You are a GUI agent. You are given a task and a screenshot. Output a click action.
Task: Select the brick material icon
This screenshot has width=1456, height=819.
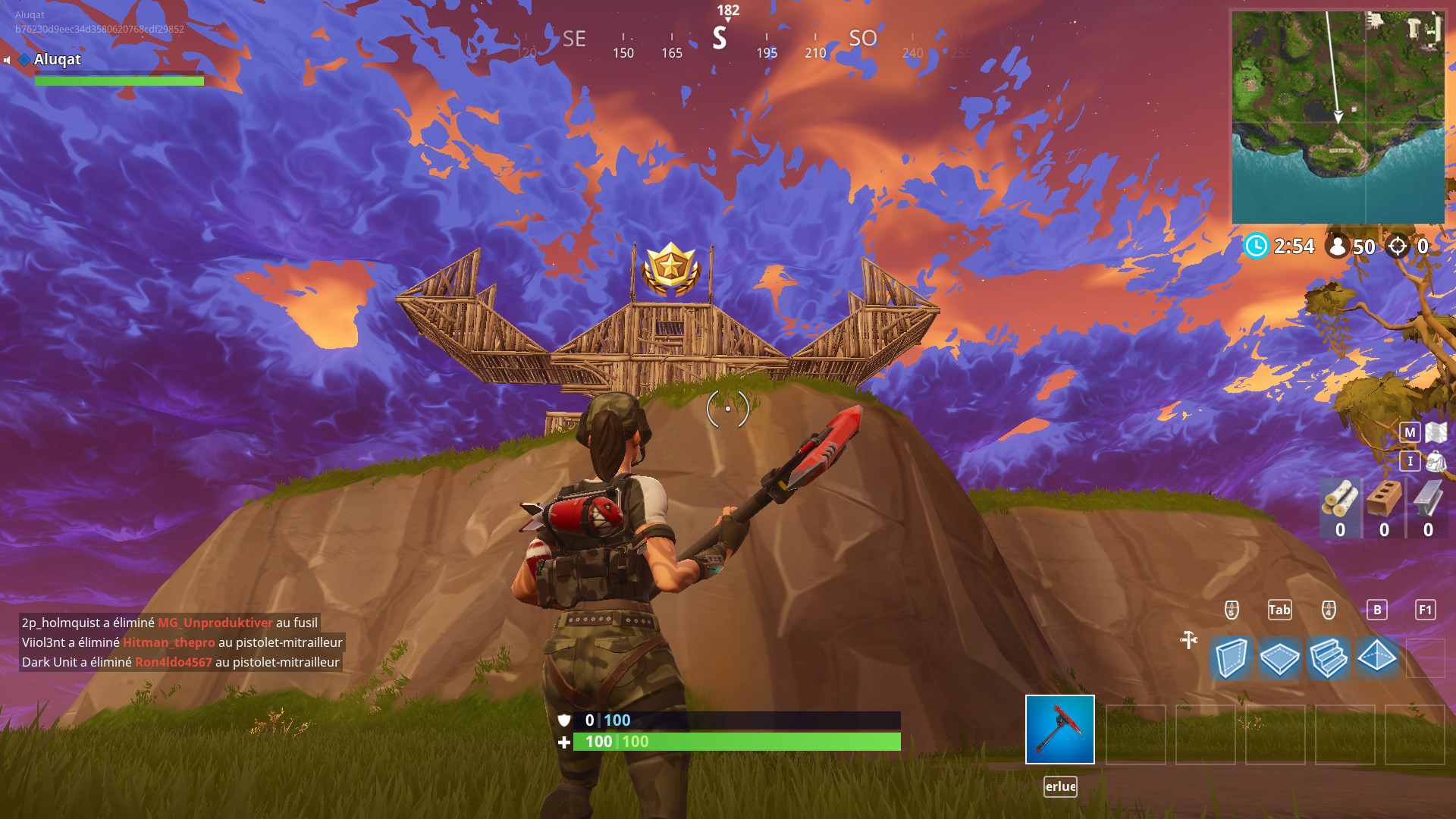click(x=1384, y=498)
